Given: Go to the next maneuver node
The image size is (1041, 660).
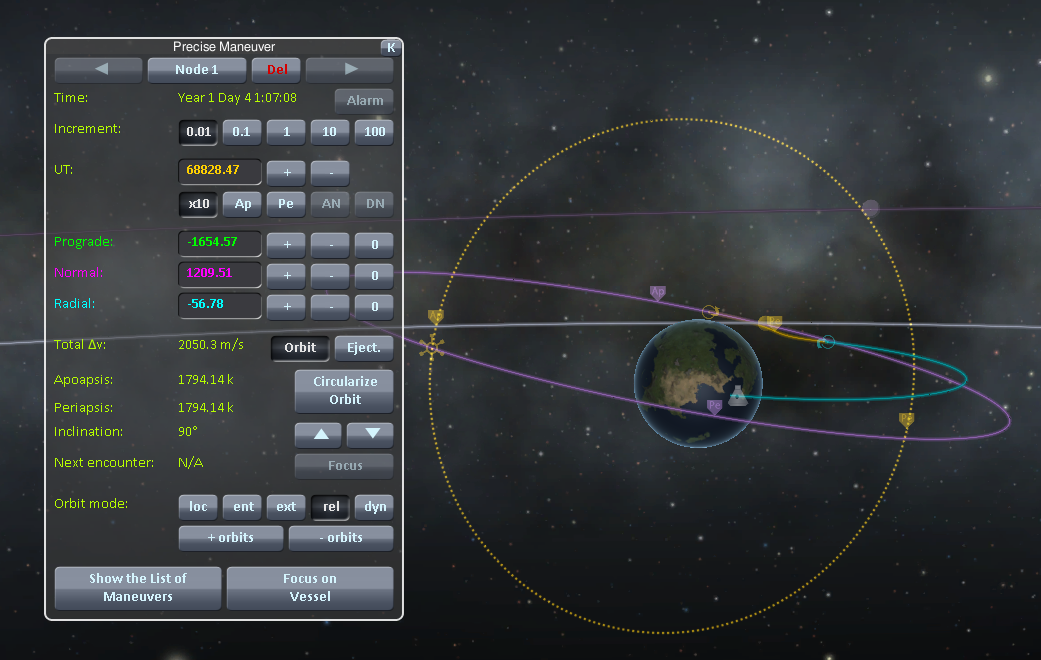Looking at the screenshot, I should 349,70.
